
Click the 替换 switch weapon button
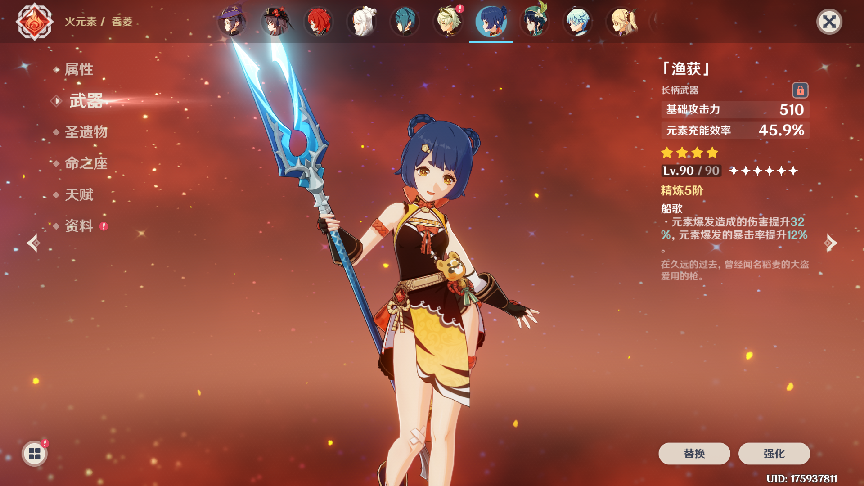click(x=694, y=453)
